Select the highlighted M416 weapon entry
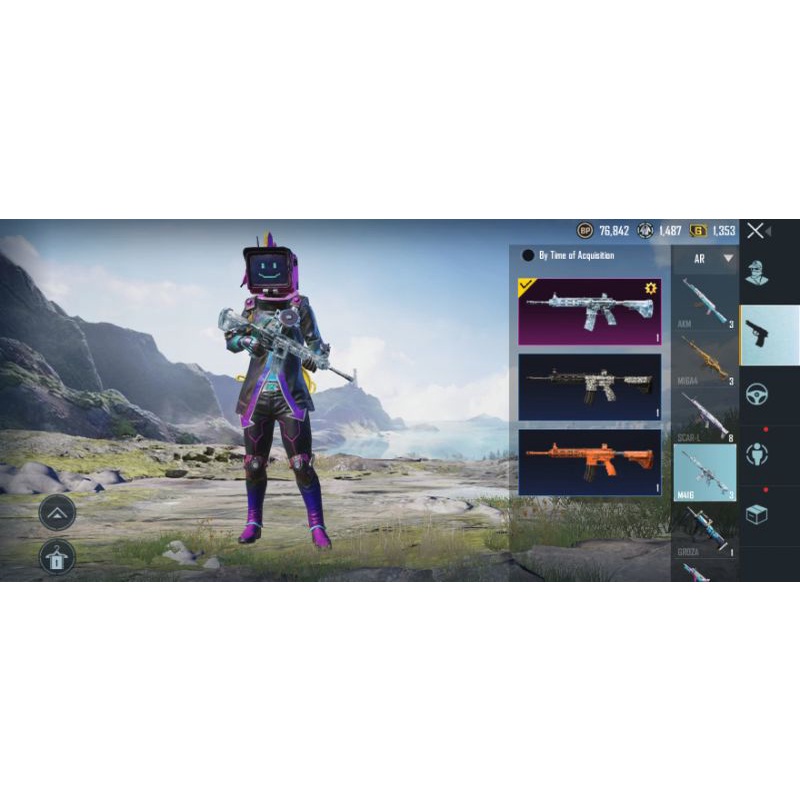 pyautogui.click(x=705, y=471)
